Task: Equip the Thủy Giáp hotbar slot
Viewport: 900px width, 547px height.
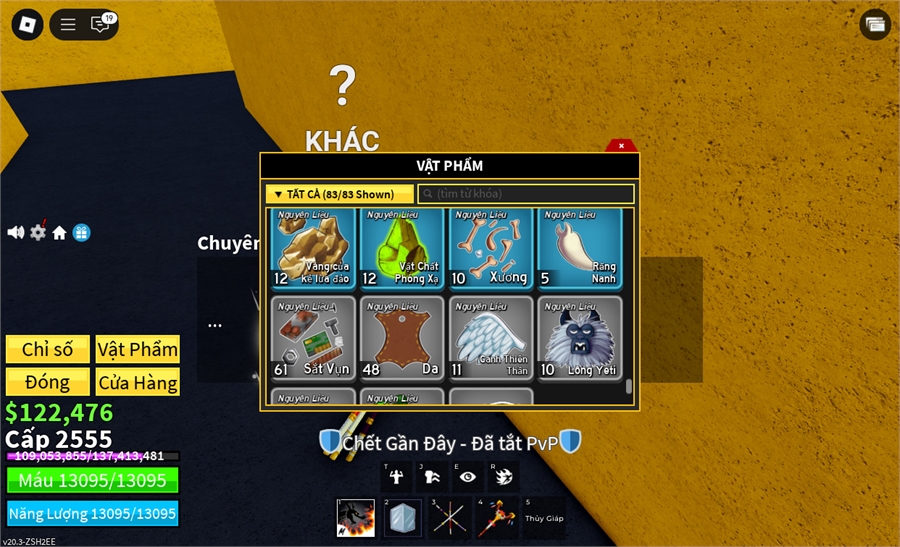Action: pyautogui.click(x=545, y=518)
